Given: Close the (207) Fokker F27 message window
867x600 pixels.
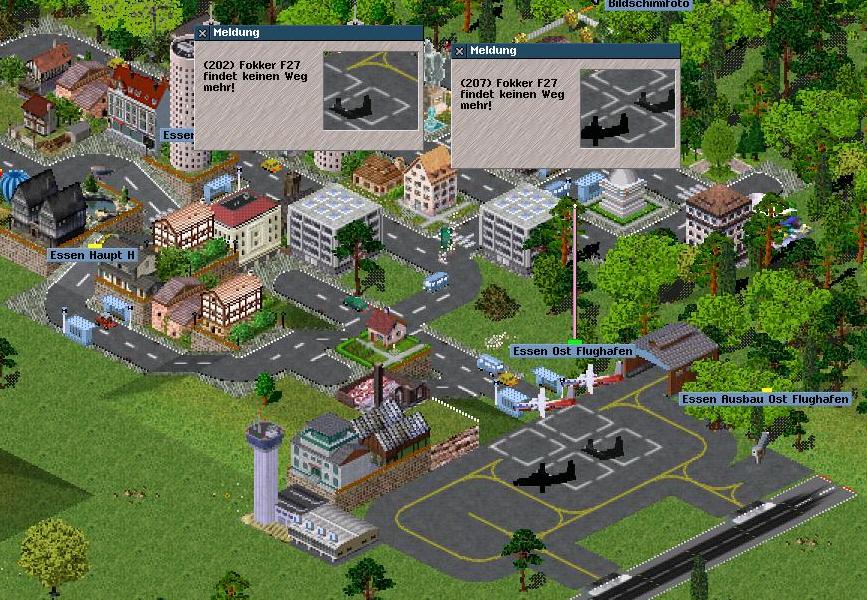Looking at the screenshot, I should pos(460,51).
